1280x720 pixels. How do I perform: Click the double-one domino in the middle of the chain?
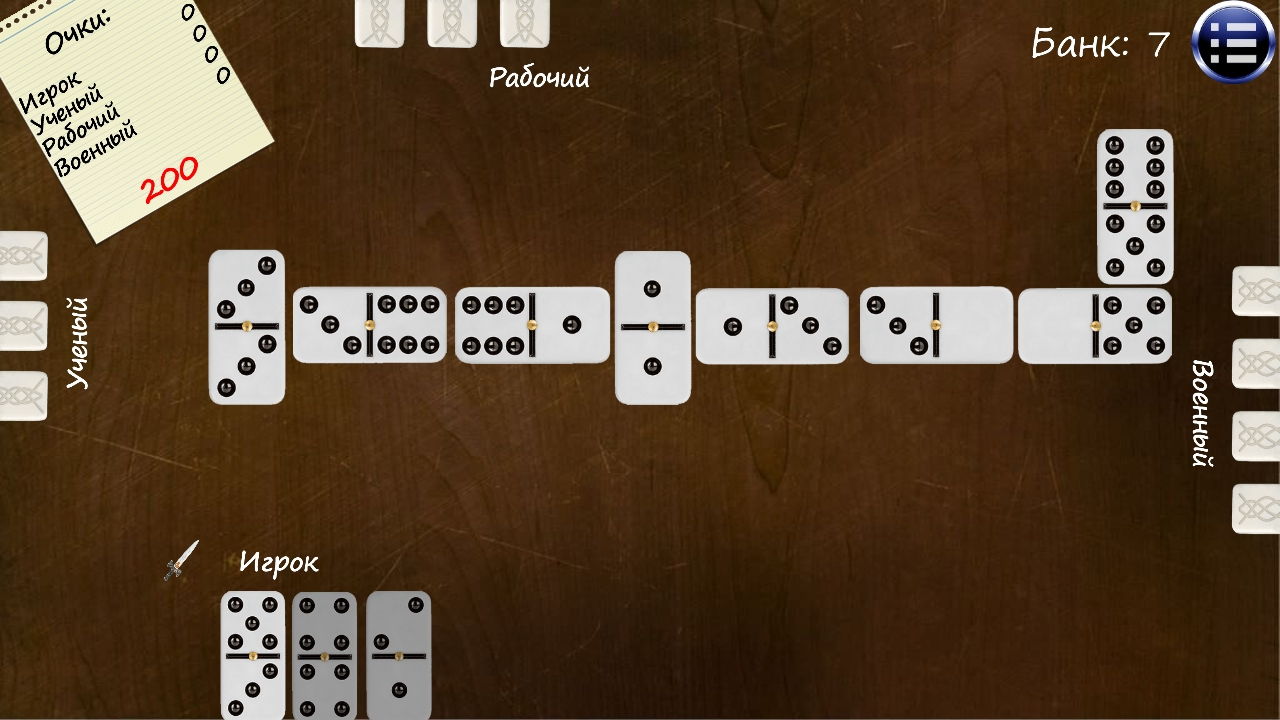653,328
